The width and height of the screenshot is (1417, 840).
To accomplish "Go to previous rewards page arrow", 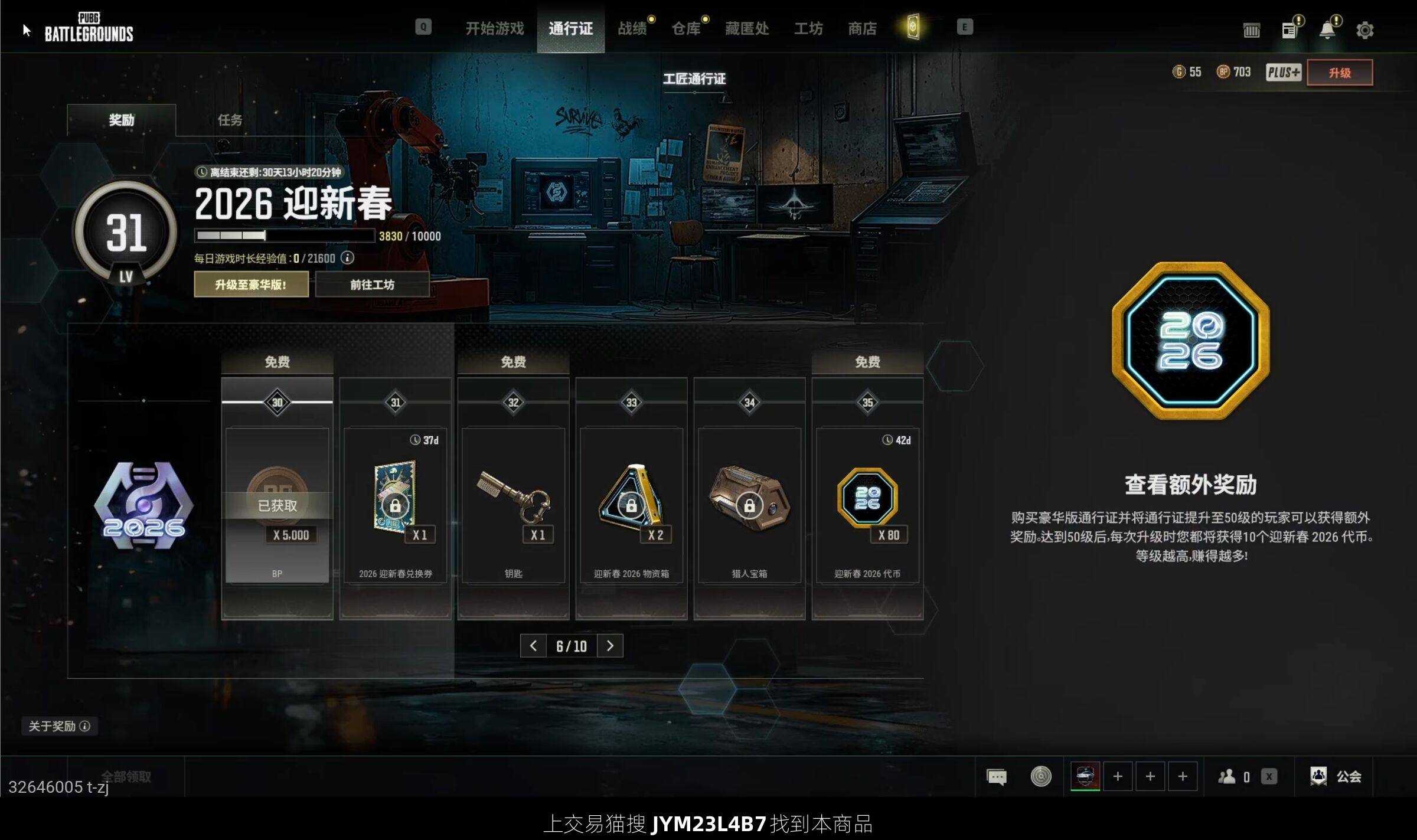I will (533, 646).
